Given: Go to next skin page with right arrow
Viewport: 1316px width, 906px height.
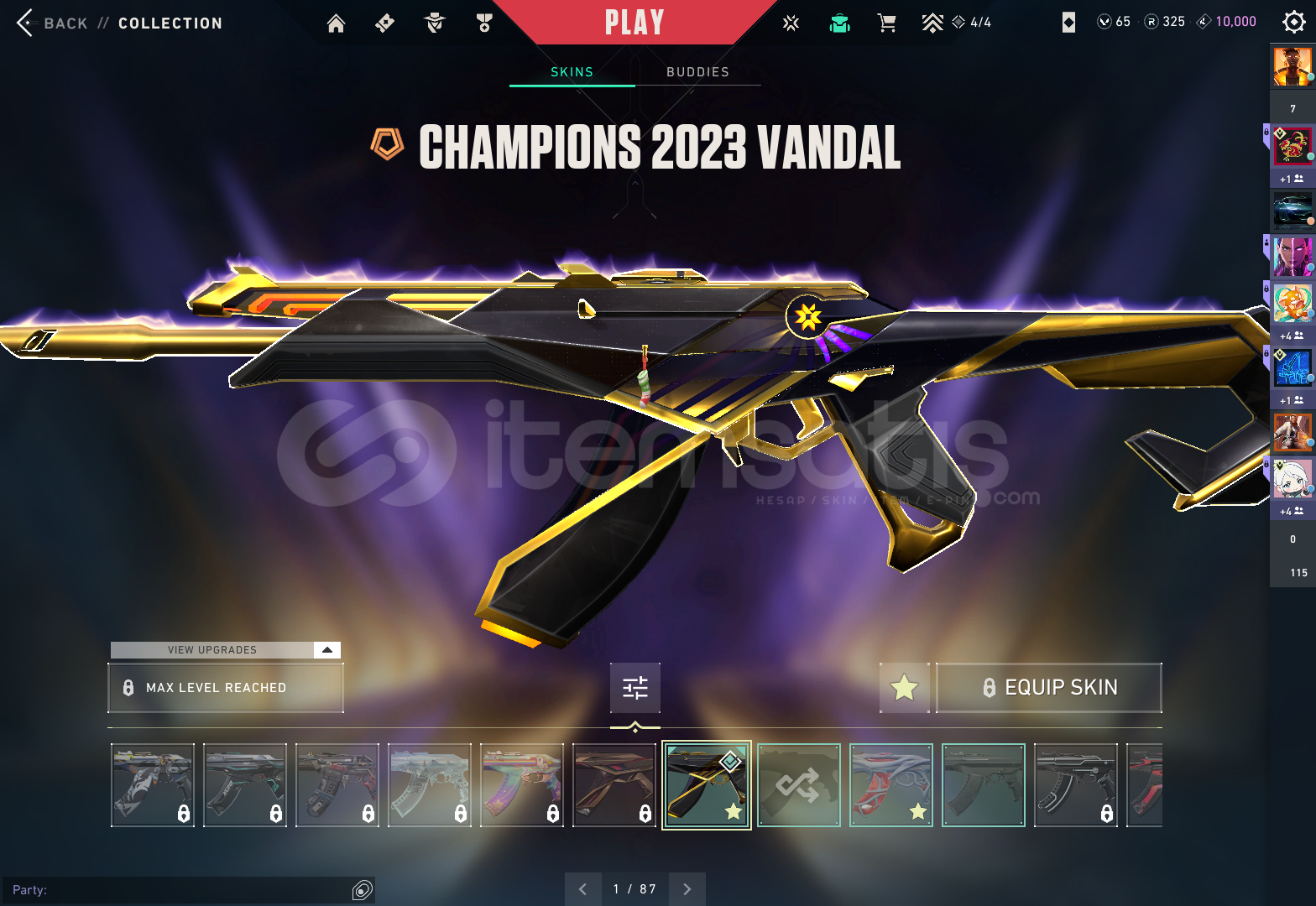Looking at the screenshot, I should [x=687, y=888].
